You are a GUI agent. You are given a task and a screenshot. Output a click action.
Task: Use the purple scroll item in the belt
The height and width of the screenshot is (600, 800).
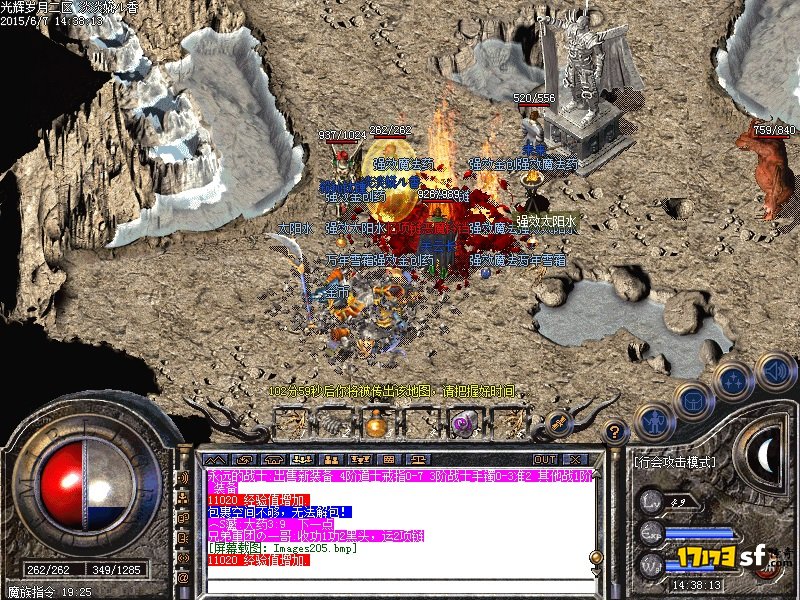click(x=462, y=424)
